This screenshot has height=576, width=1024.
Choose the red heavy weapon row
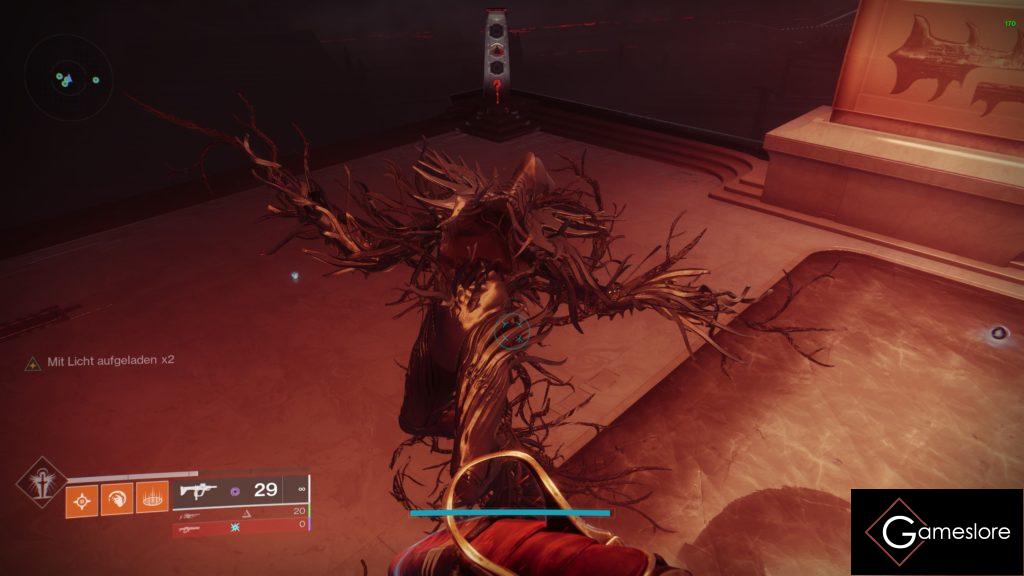238,526
